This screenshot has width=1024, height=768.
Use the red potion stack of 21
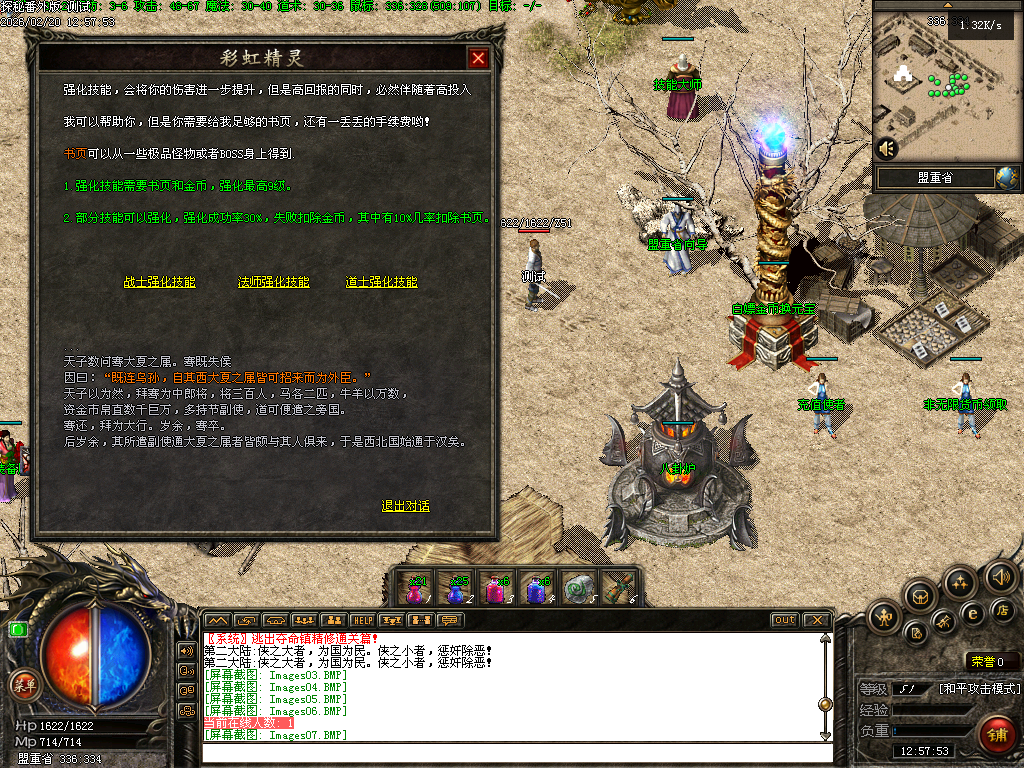coord(415,589)
